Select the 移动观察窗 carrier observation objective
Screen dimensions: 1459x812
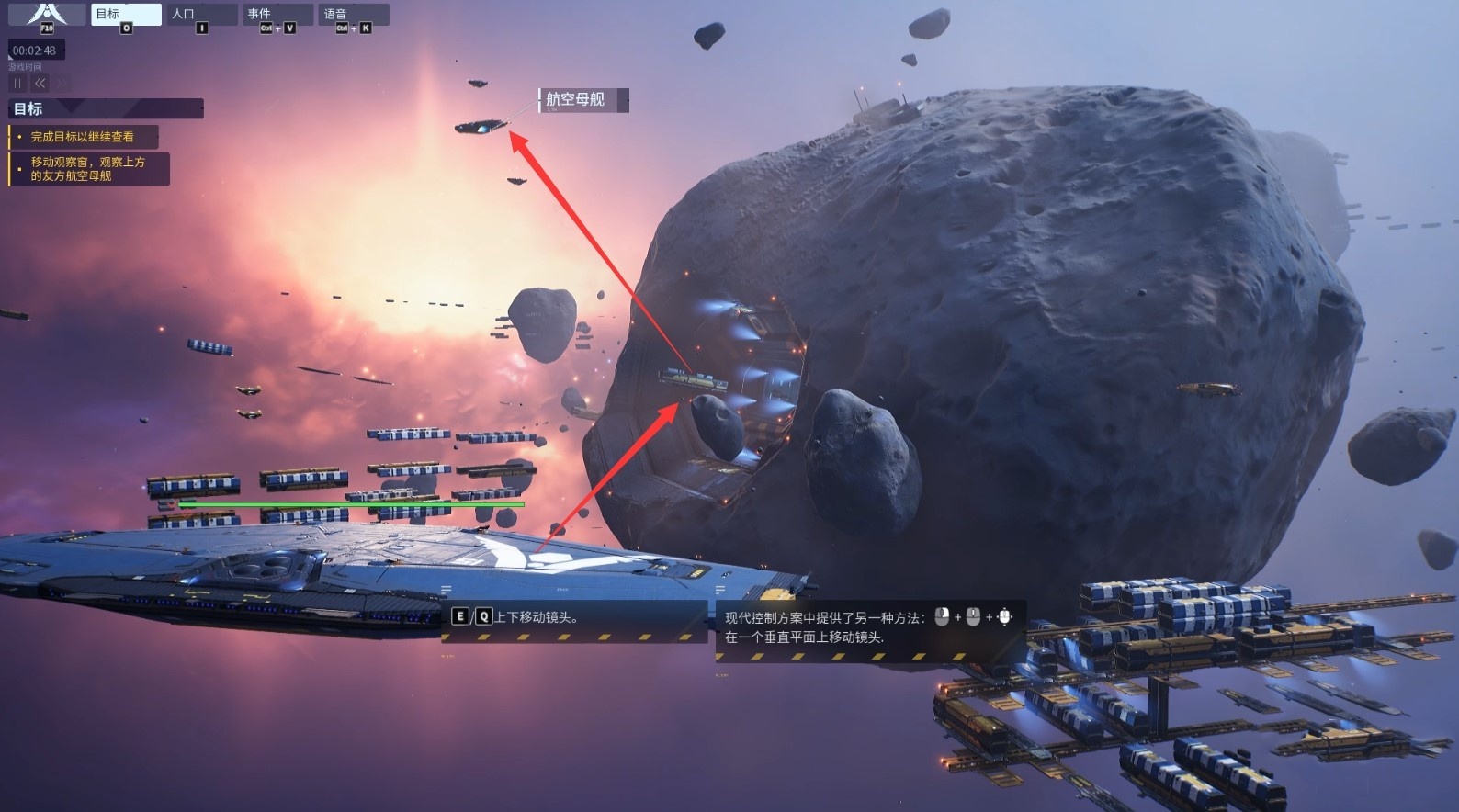pyautogui.click(x=88, y=169)
